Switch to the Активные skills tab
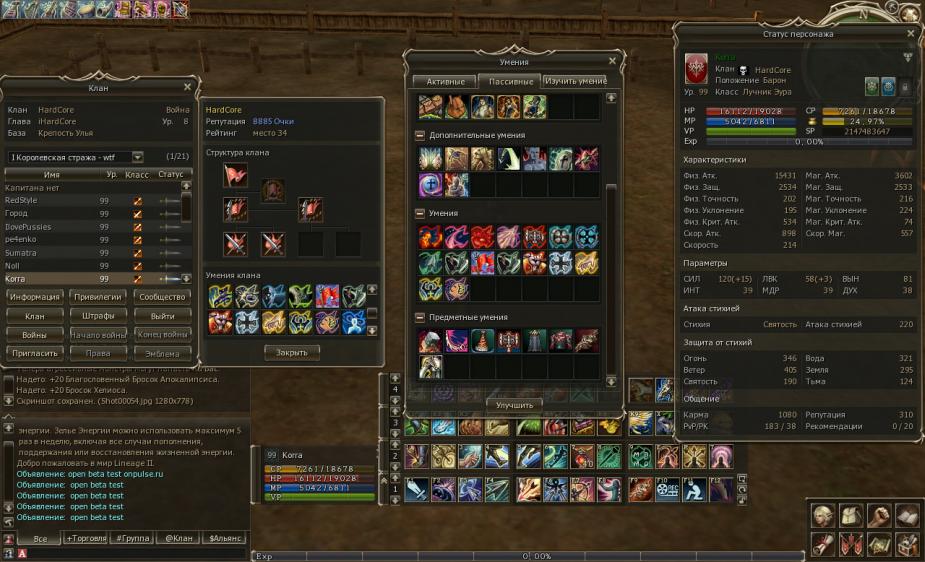This screenshot has width=925, height=562. (445, 81)
